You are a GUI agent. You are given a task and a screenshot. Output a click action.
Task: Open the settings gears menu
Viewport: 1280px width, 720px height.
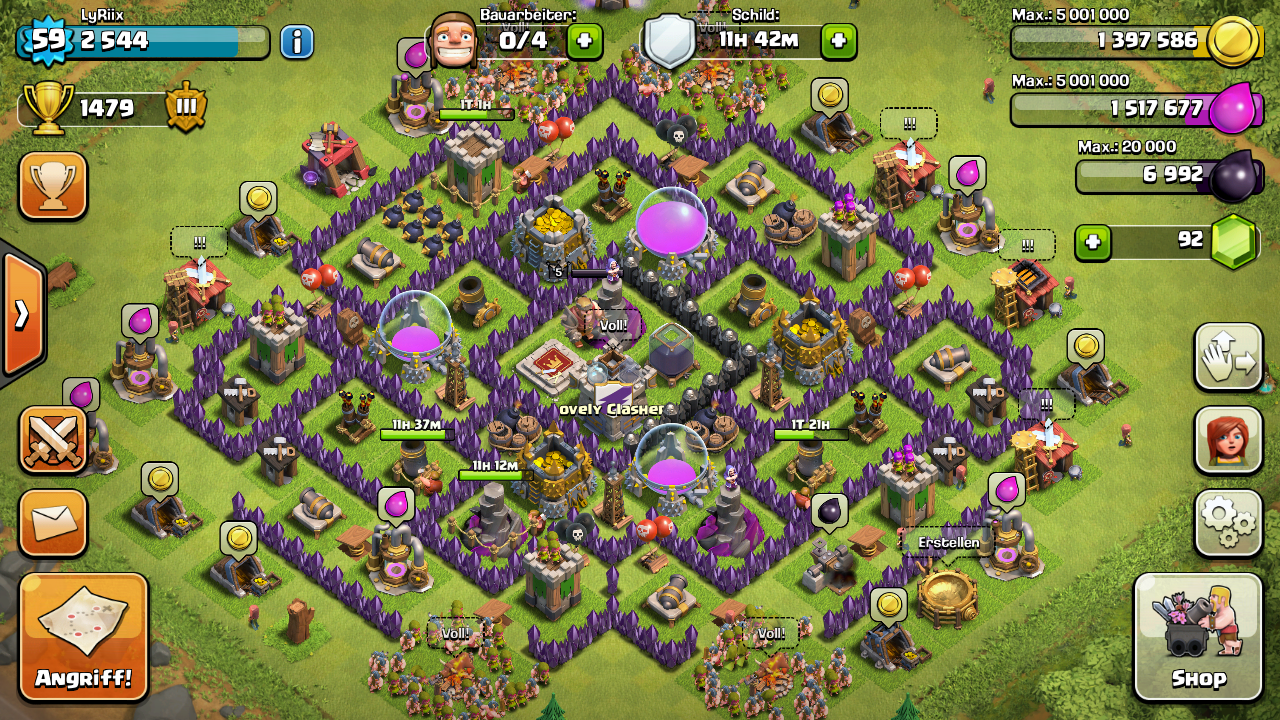1228,522
